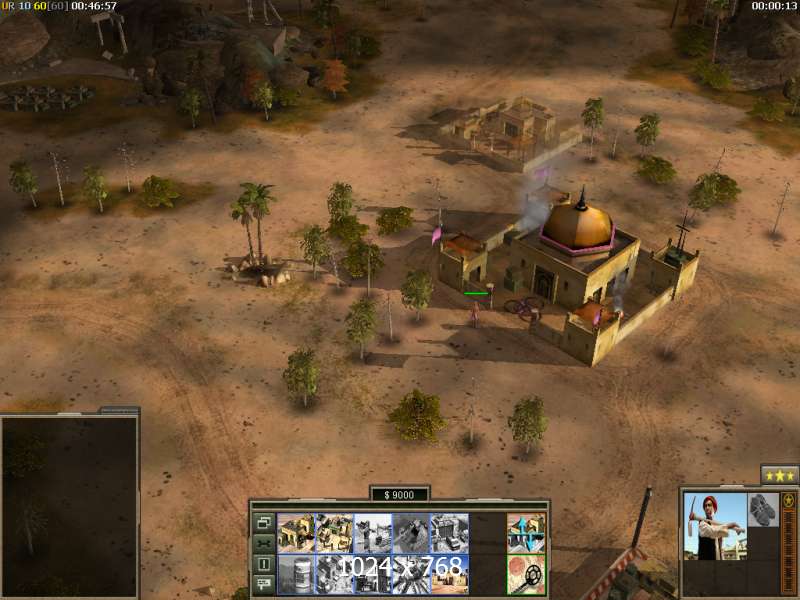The width and height of the screenshot is (800, 600).
Task: Select the cylindrical tank build icon
Action: pyautogui.click(x=295, y=573)
